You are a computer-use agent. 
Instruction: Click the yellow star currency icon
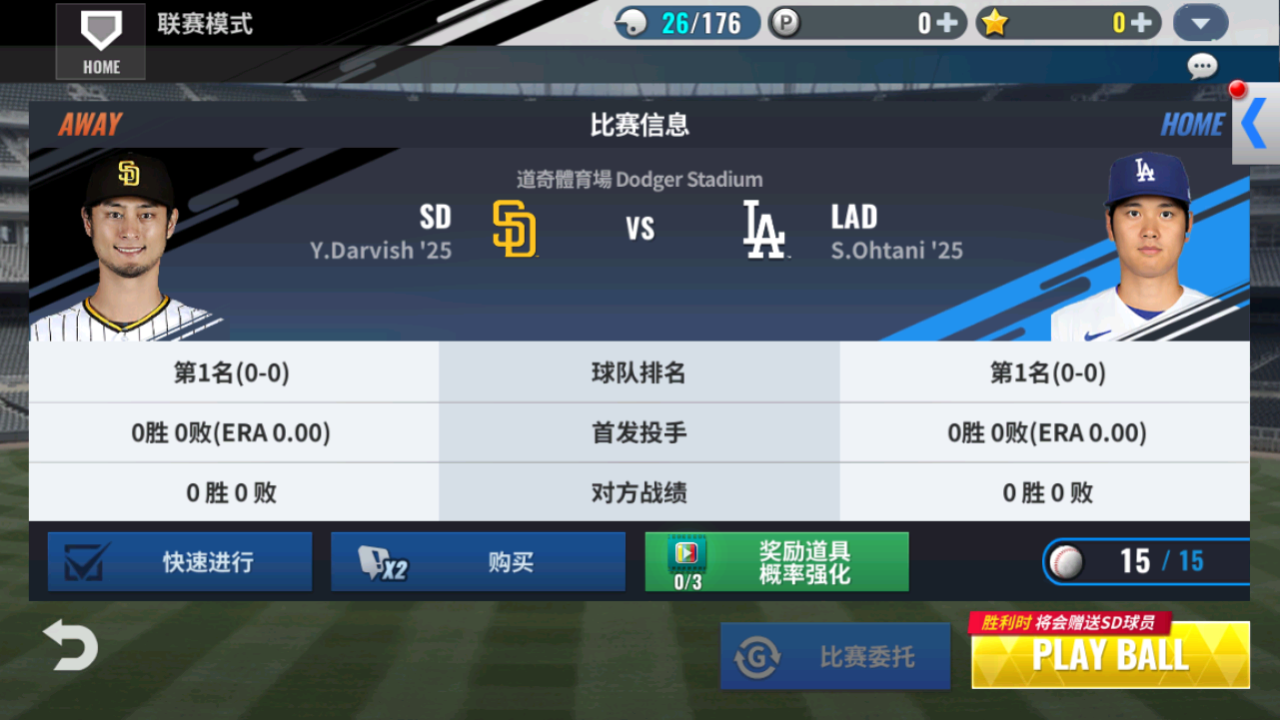coord(994,22)
